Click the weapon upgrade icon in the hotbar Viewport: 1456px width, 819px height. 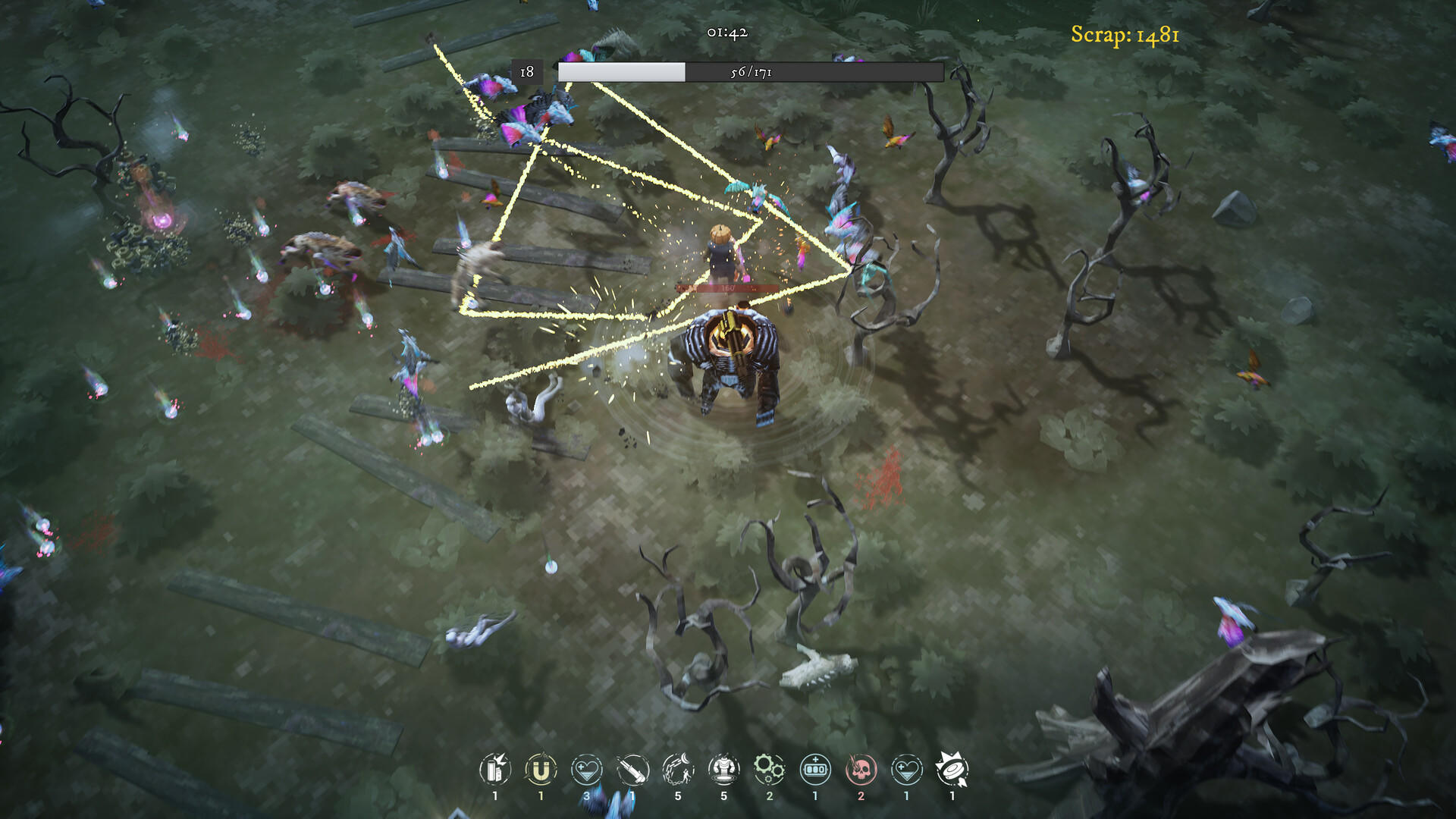(x=632, y=770)
